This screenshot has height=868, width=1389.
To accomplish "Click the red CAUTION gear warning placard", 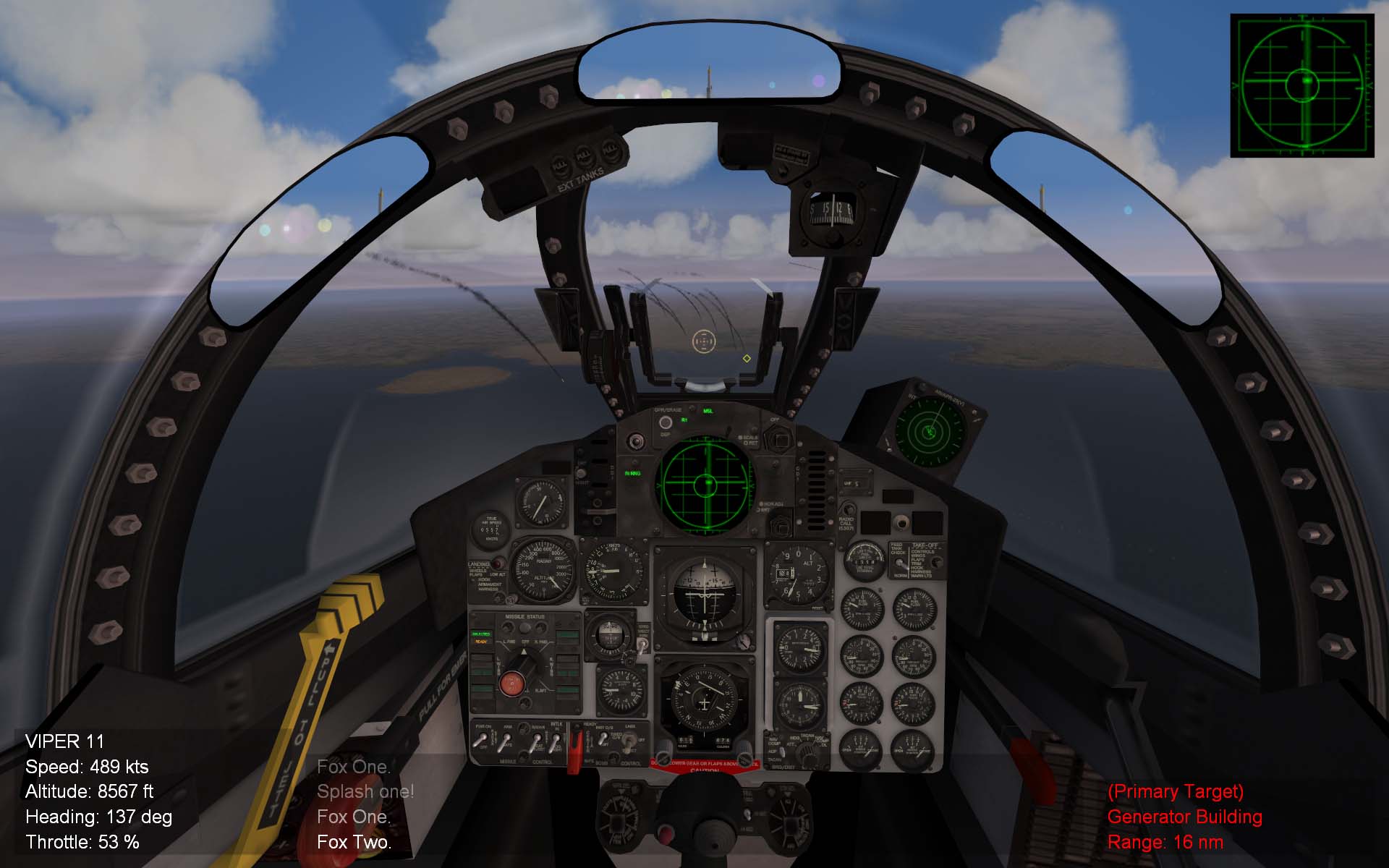I will tap(705, 768).
